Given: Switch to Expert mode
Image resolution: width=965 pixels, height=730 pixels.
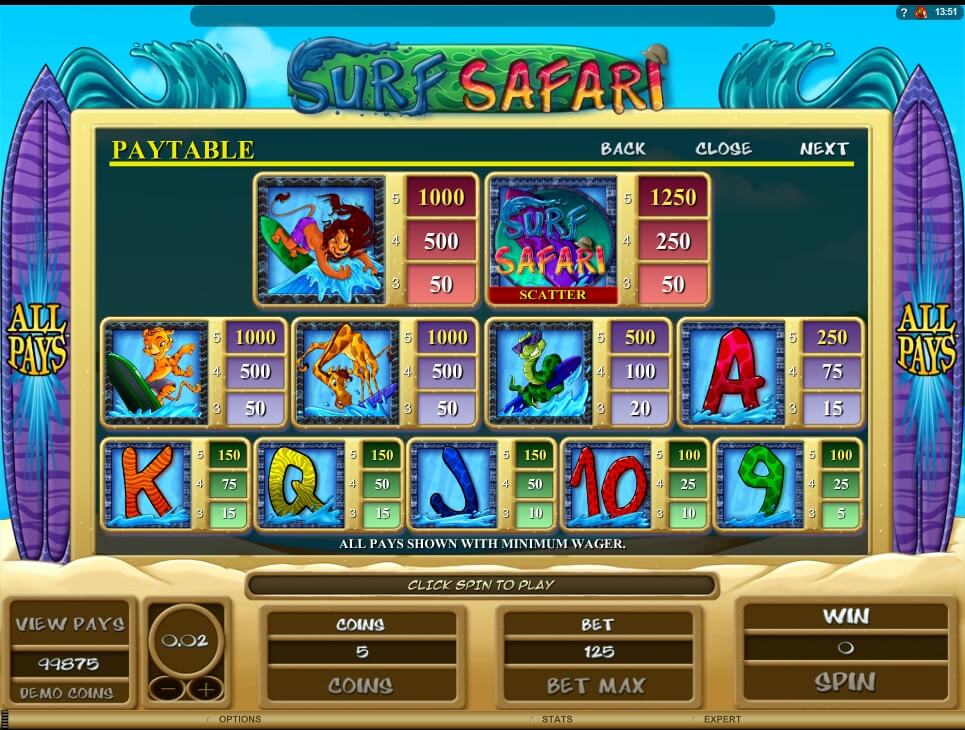Looking at the screenshot, I should (722, 719).
